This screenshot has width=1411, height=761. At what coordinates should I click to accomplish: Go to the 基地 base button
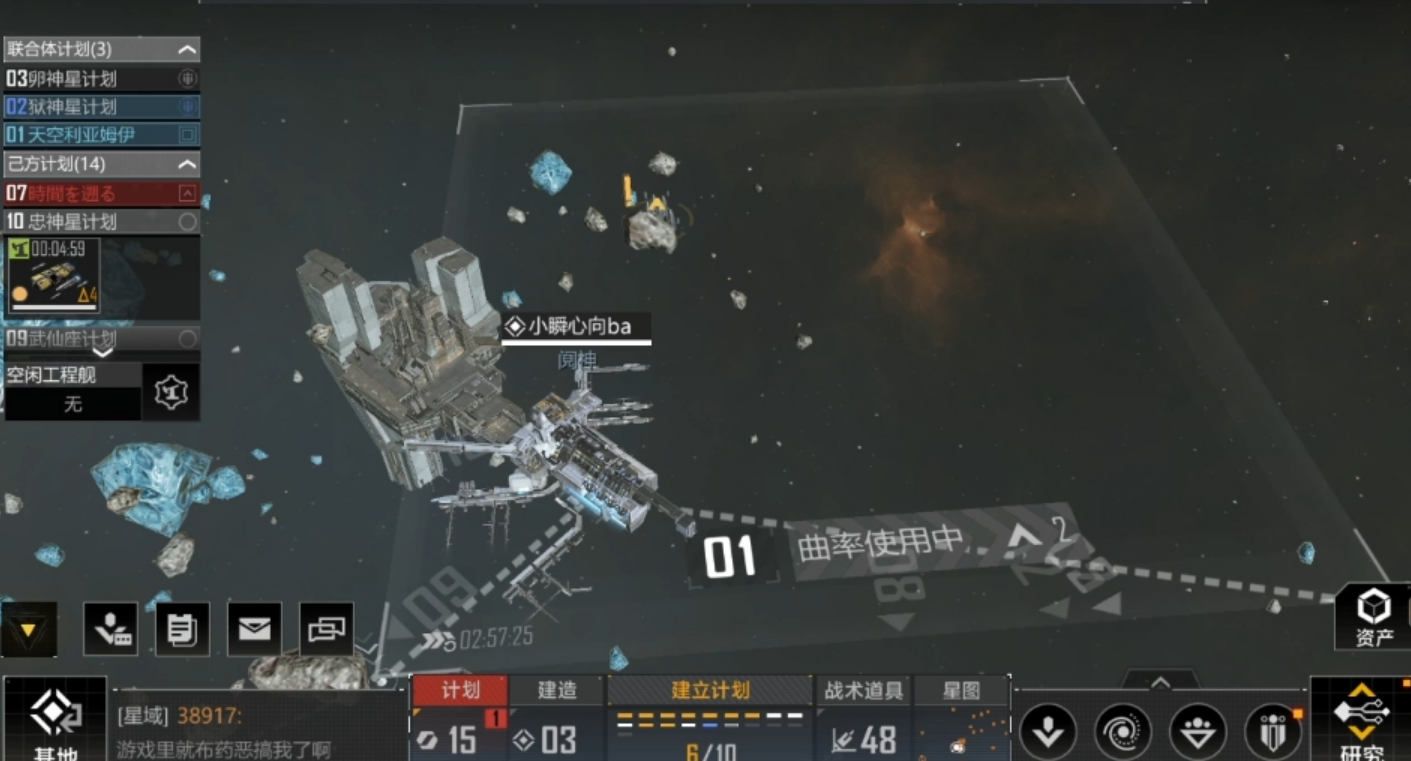click(x=55, y=720)
